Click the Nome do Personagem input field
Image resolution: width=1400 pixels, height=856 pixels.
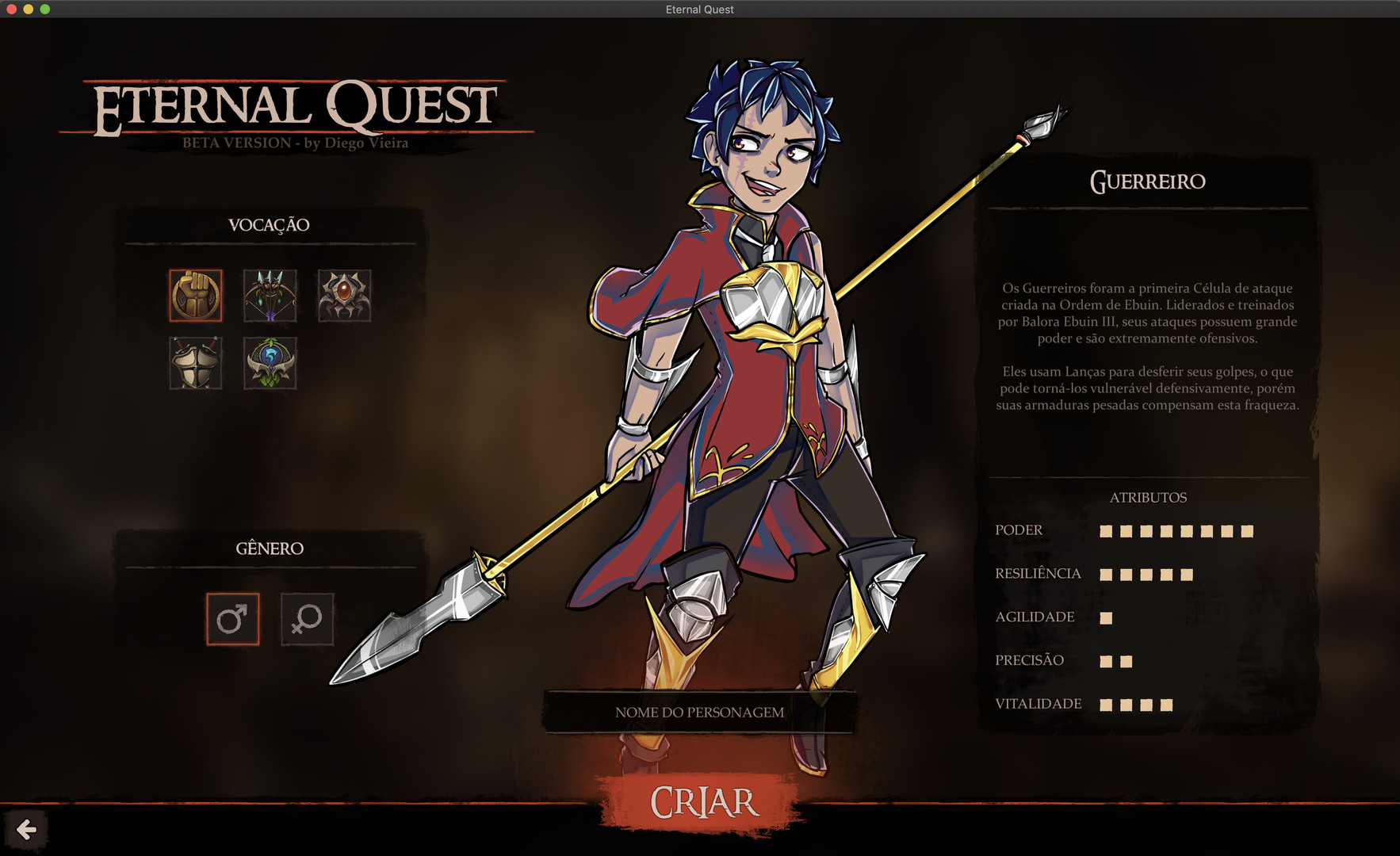tap(698, 712)
